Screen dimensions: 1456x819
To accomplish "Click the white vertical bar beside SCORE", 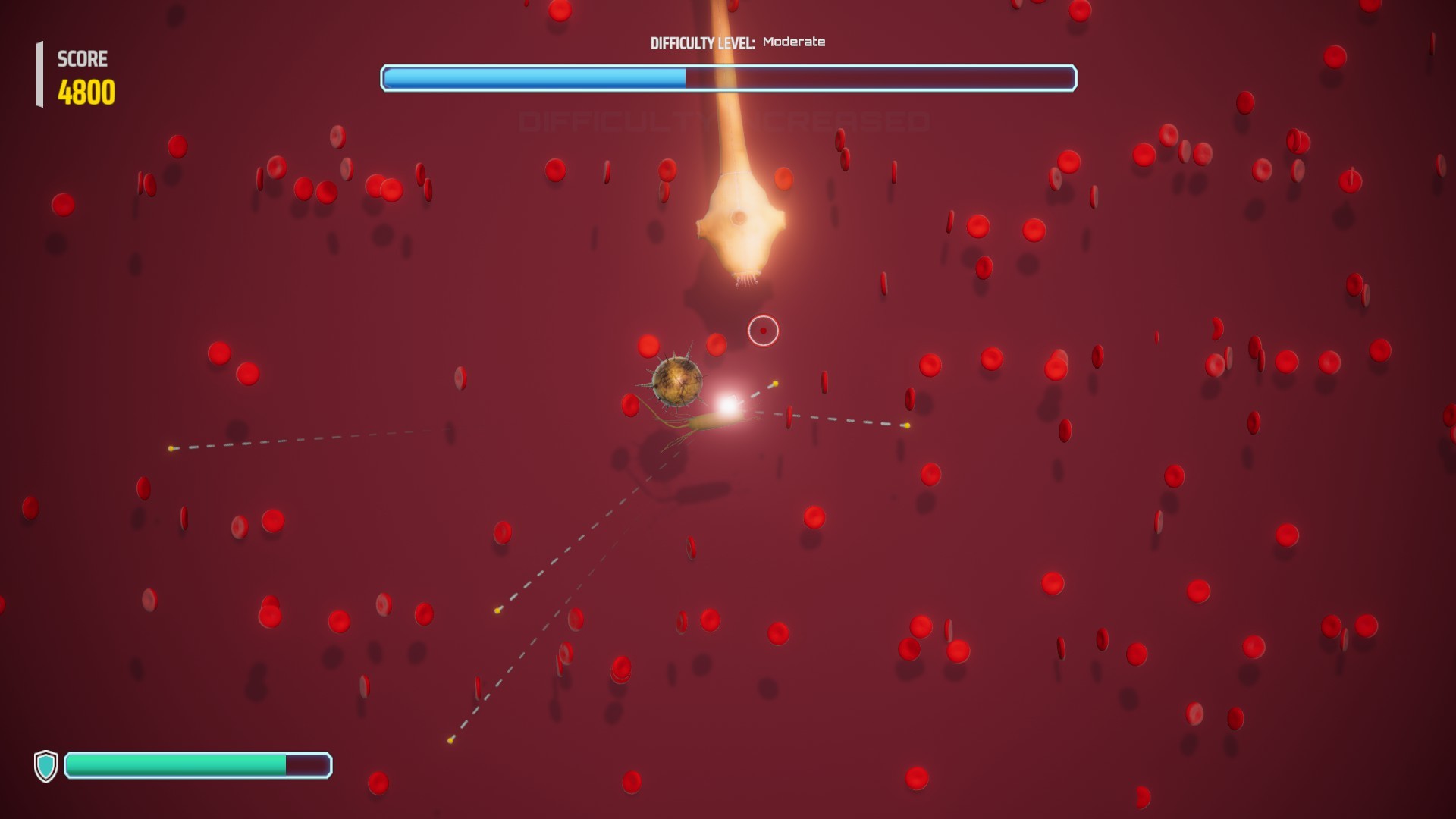I will tap(39, 73).
